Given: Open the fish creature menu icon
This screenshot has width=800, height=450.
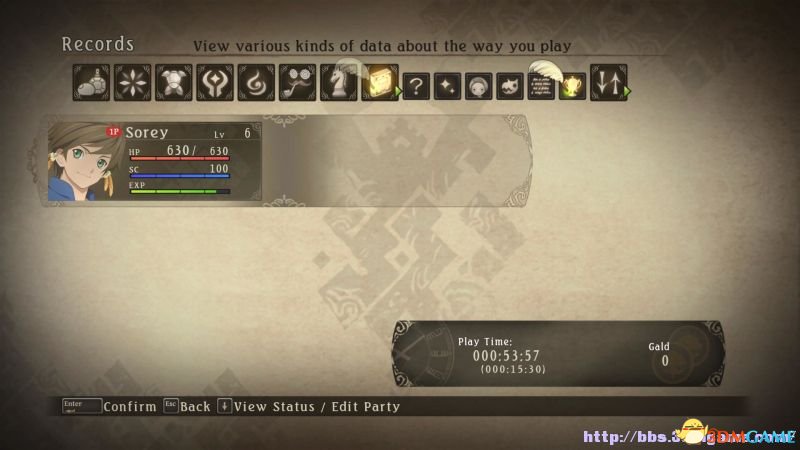Looking at the screenshot, I should 512,86.
